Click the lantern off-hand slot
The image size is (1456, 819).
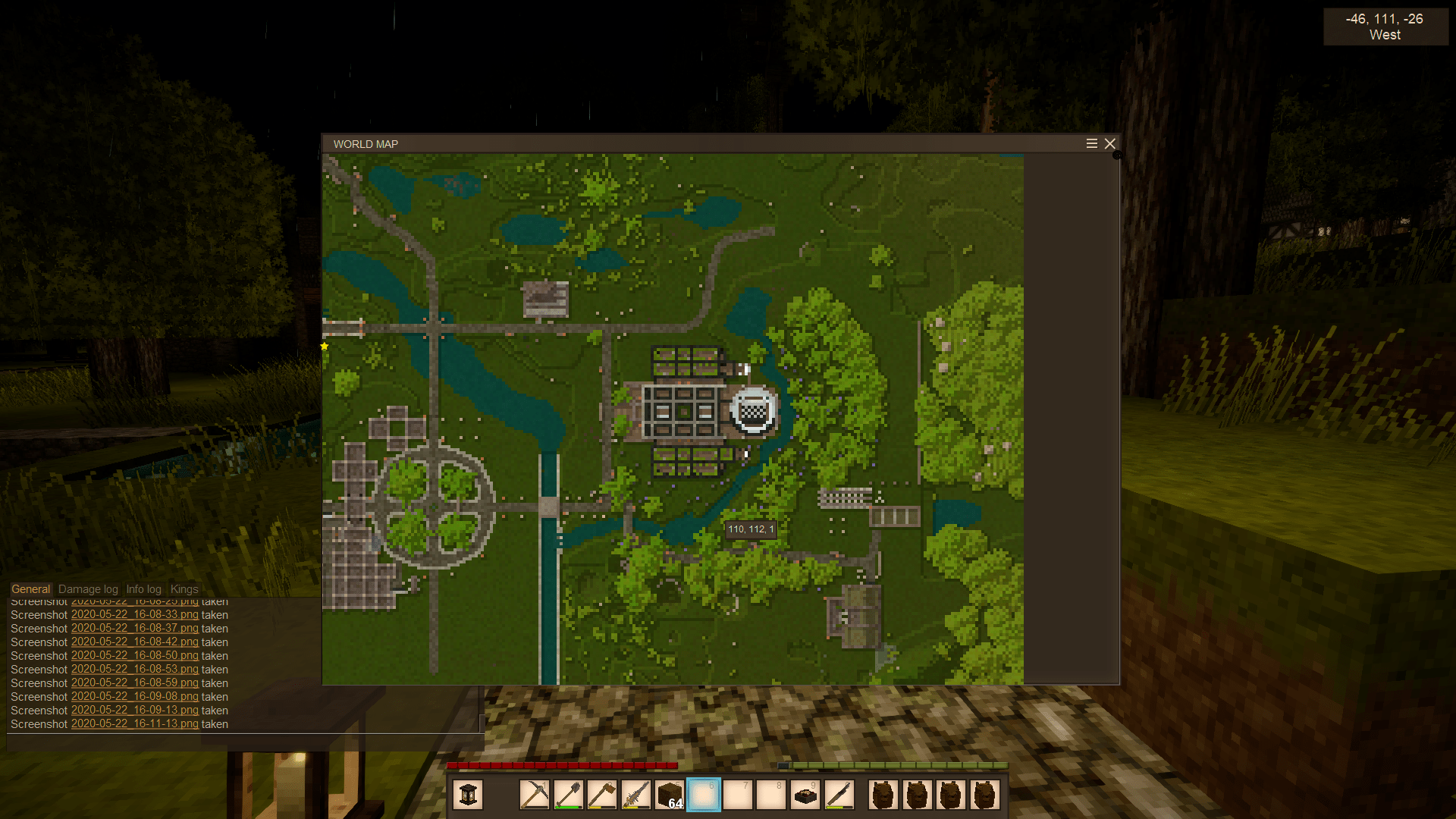[x=468, y=795]
